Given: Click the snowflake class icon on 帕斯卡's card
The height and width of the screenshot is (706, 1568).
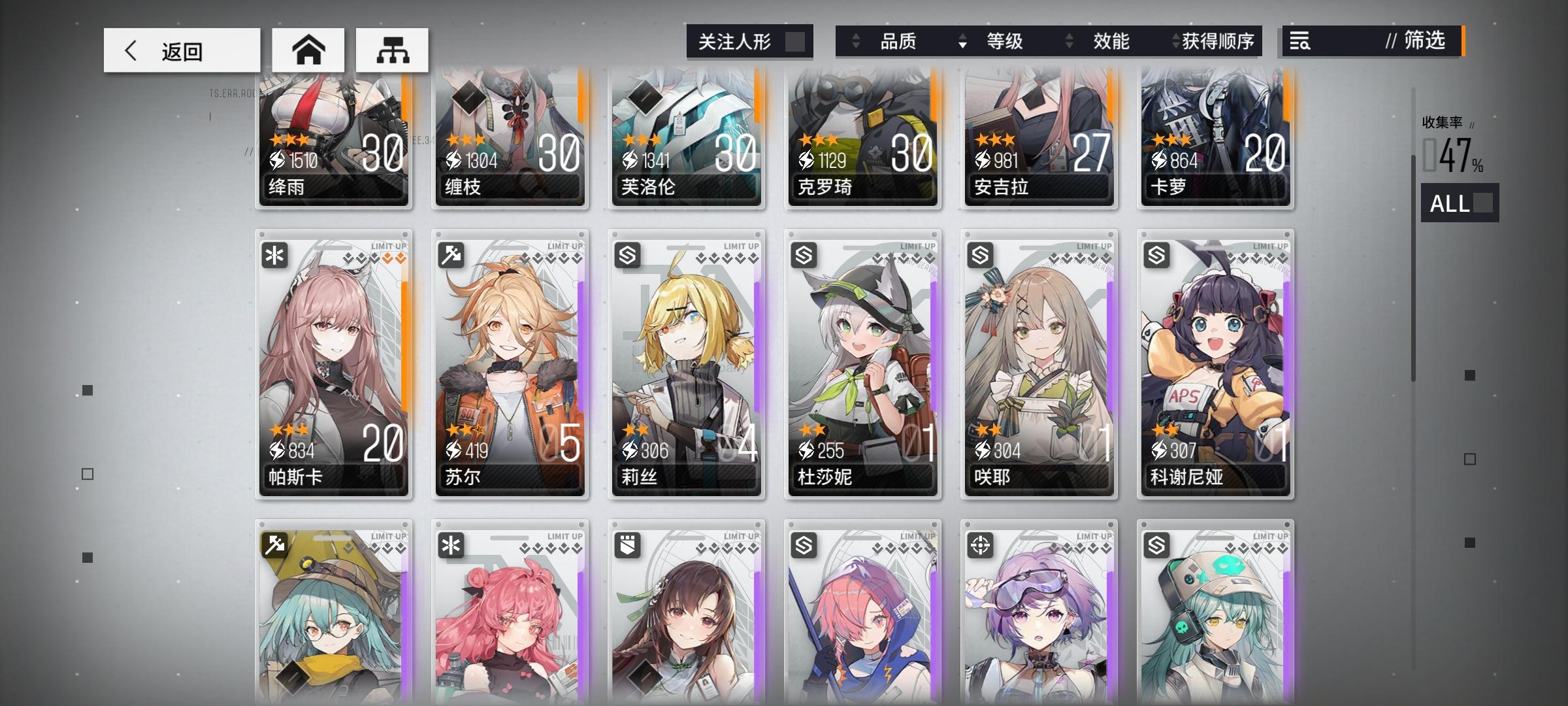Looking at the screenshot, I should click(274, 255).
